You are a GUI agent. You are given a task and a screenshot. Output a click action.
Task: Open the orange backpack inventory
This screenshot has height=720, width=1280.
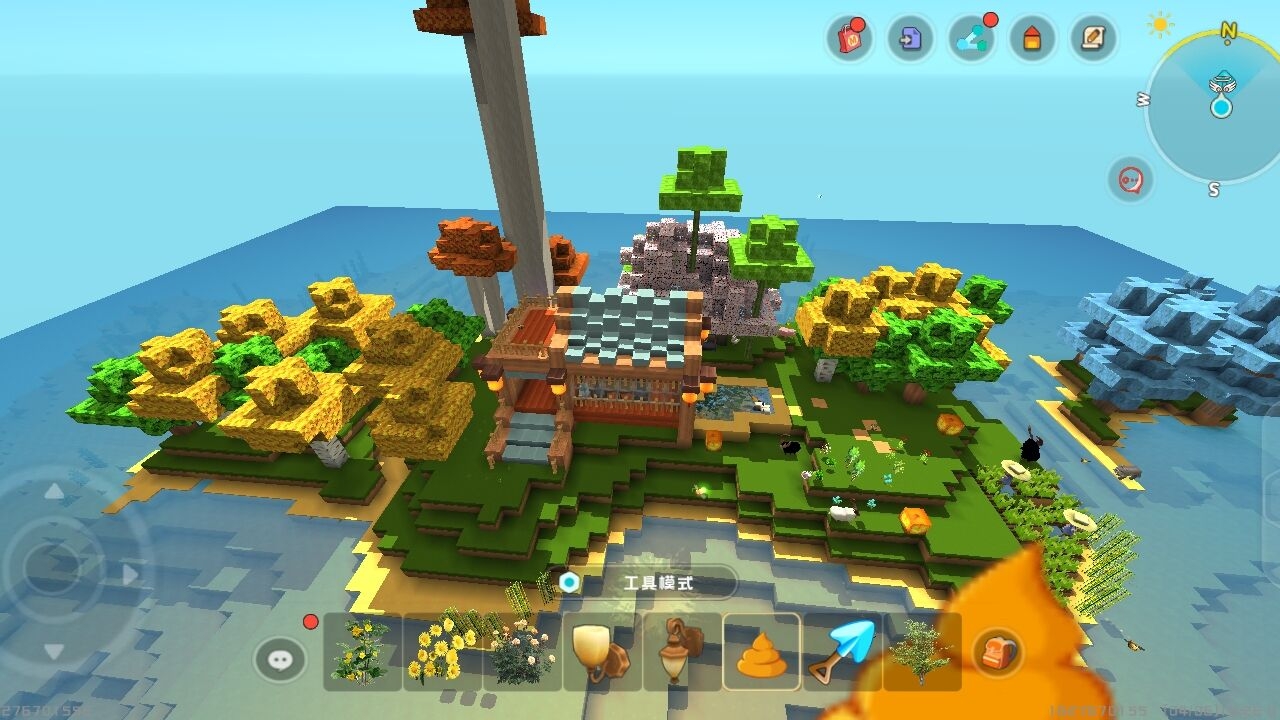tap(998, 652)
